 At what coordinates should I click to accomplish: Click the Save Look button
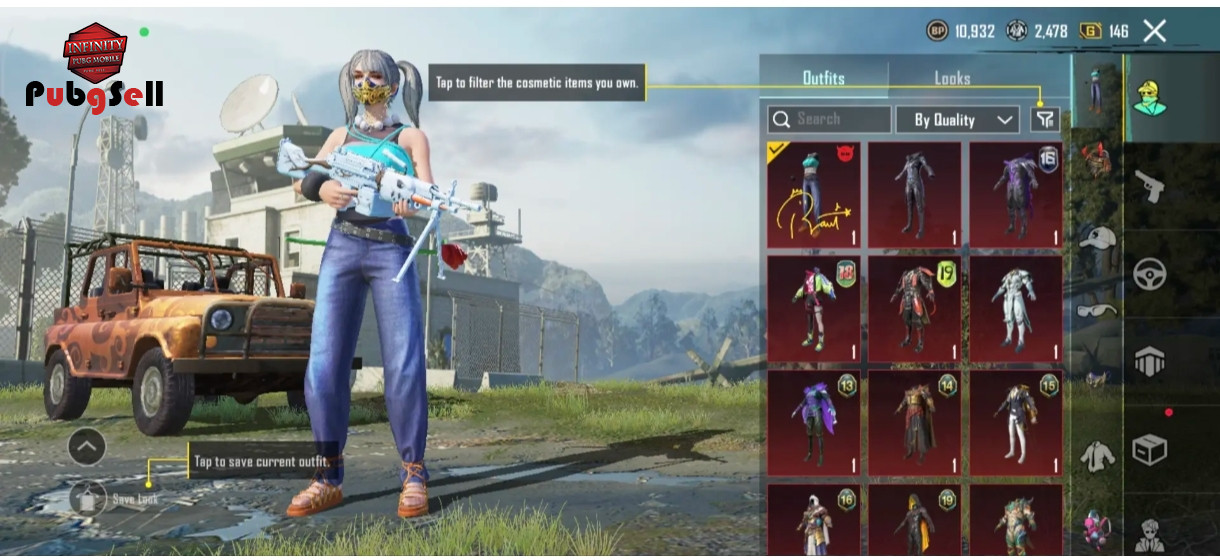pos(90,498)
